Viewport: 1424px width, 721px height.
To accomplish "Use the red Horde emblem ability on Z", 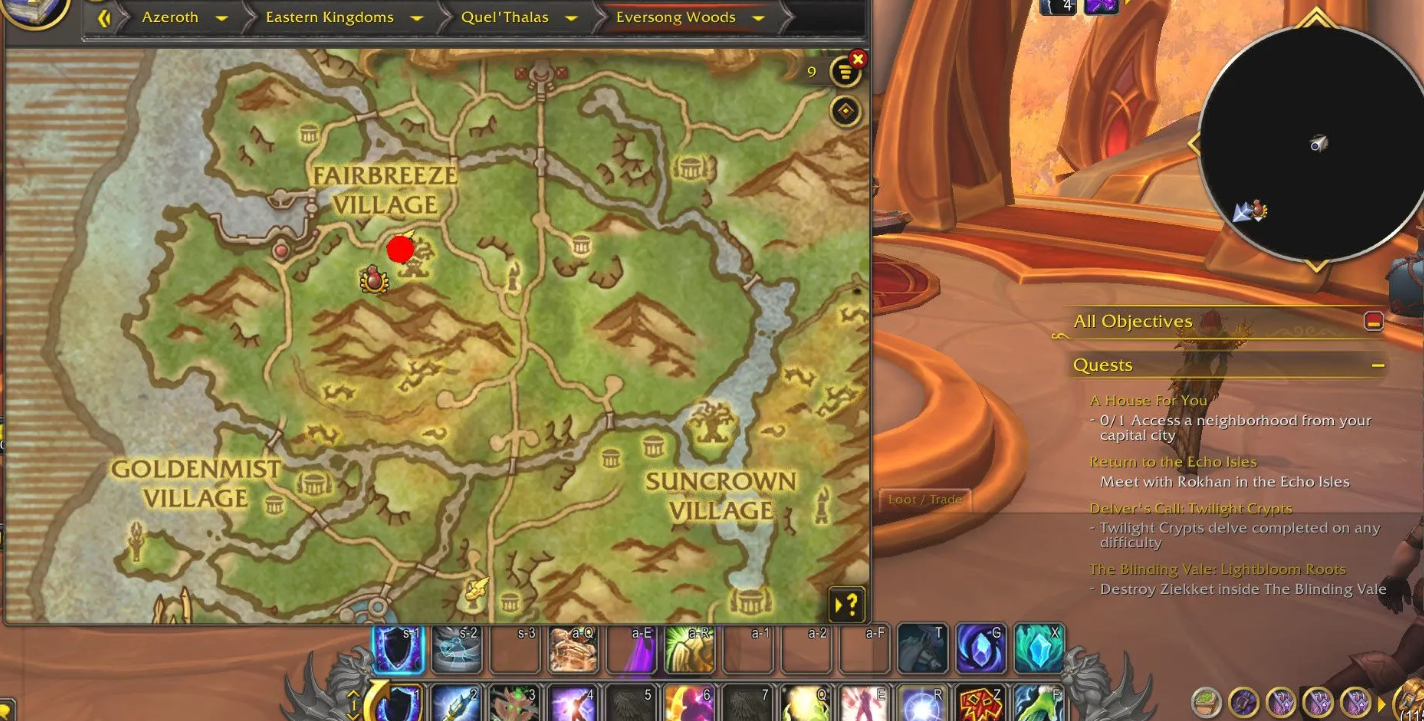I will click(x=980, y=703).
